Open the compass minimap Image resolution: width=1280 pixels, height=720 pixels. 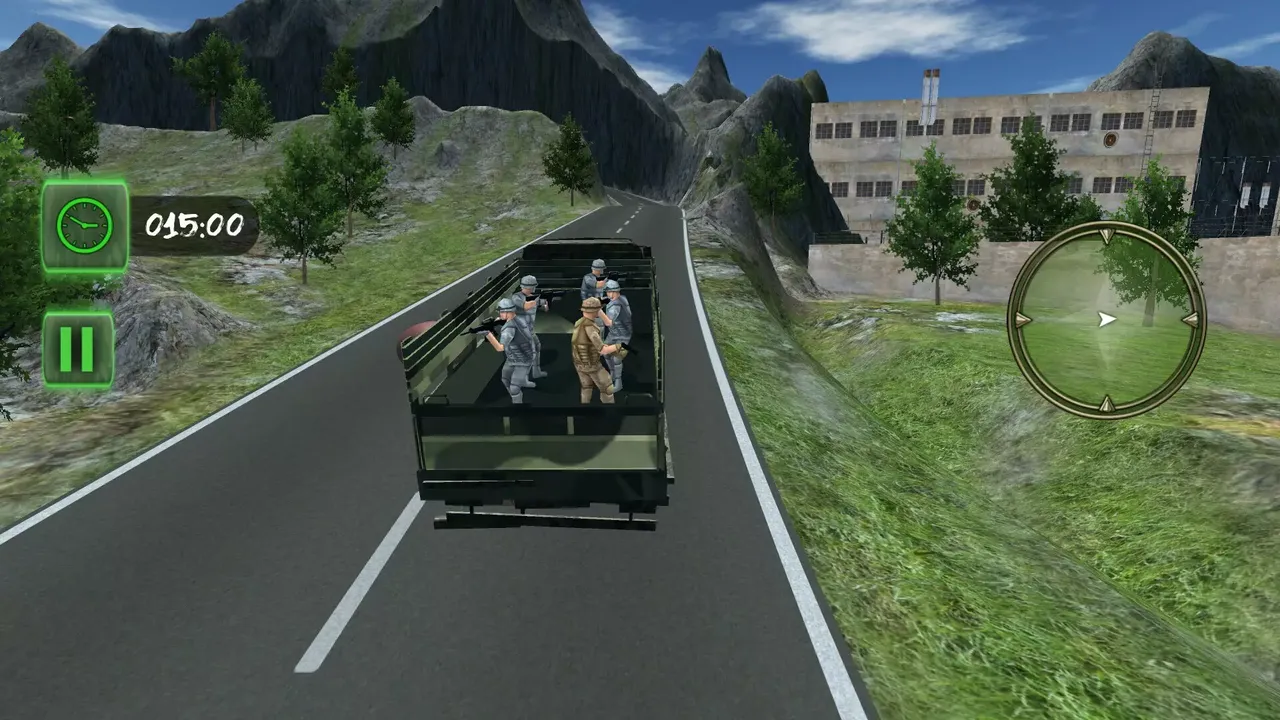click(x=1105, y=320)
